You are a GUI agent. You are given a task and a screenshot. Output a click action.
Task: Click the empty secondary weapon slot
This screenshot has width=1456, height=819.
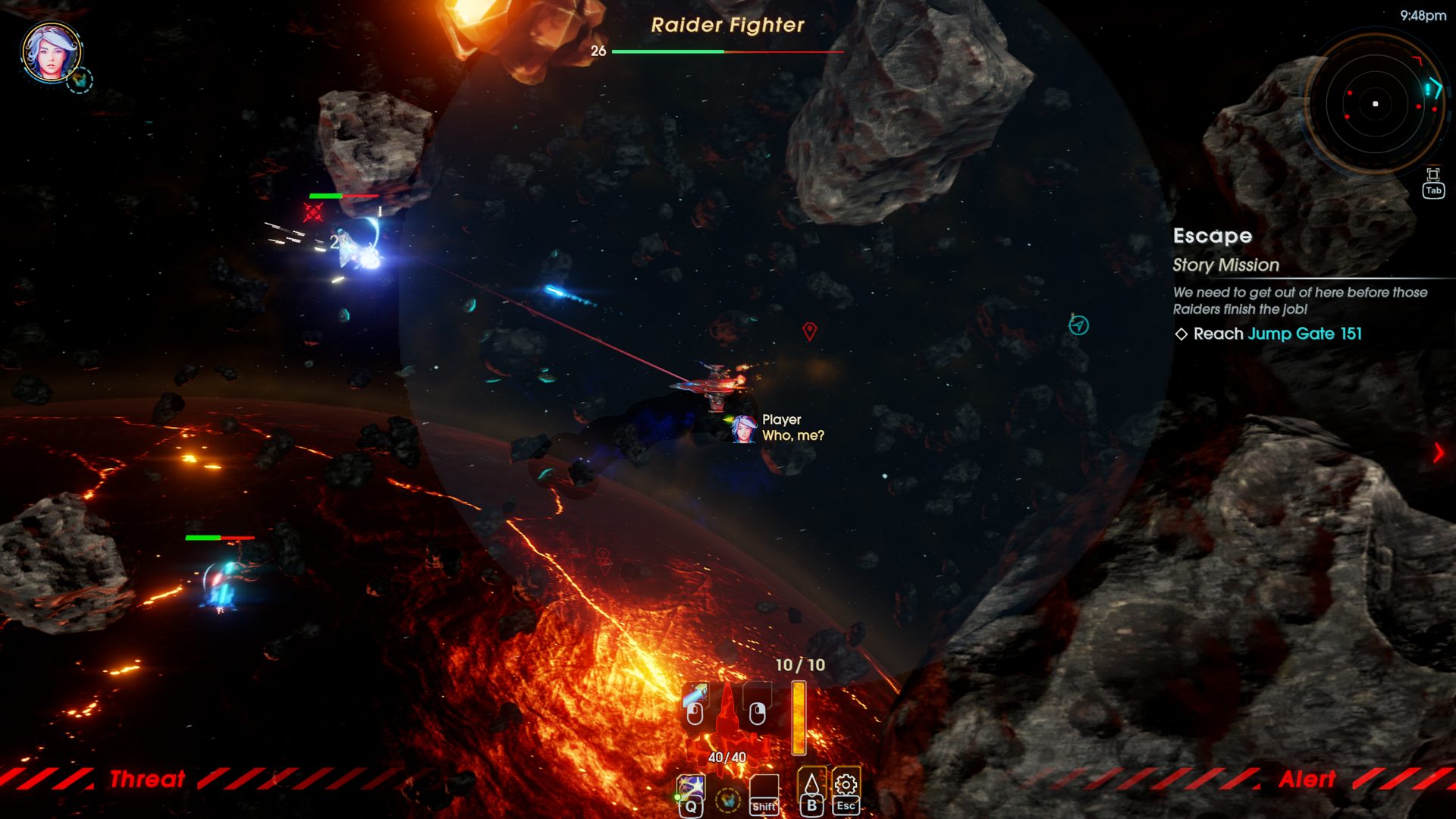pos(757,704)
